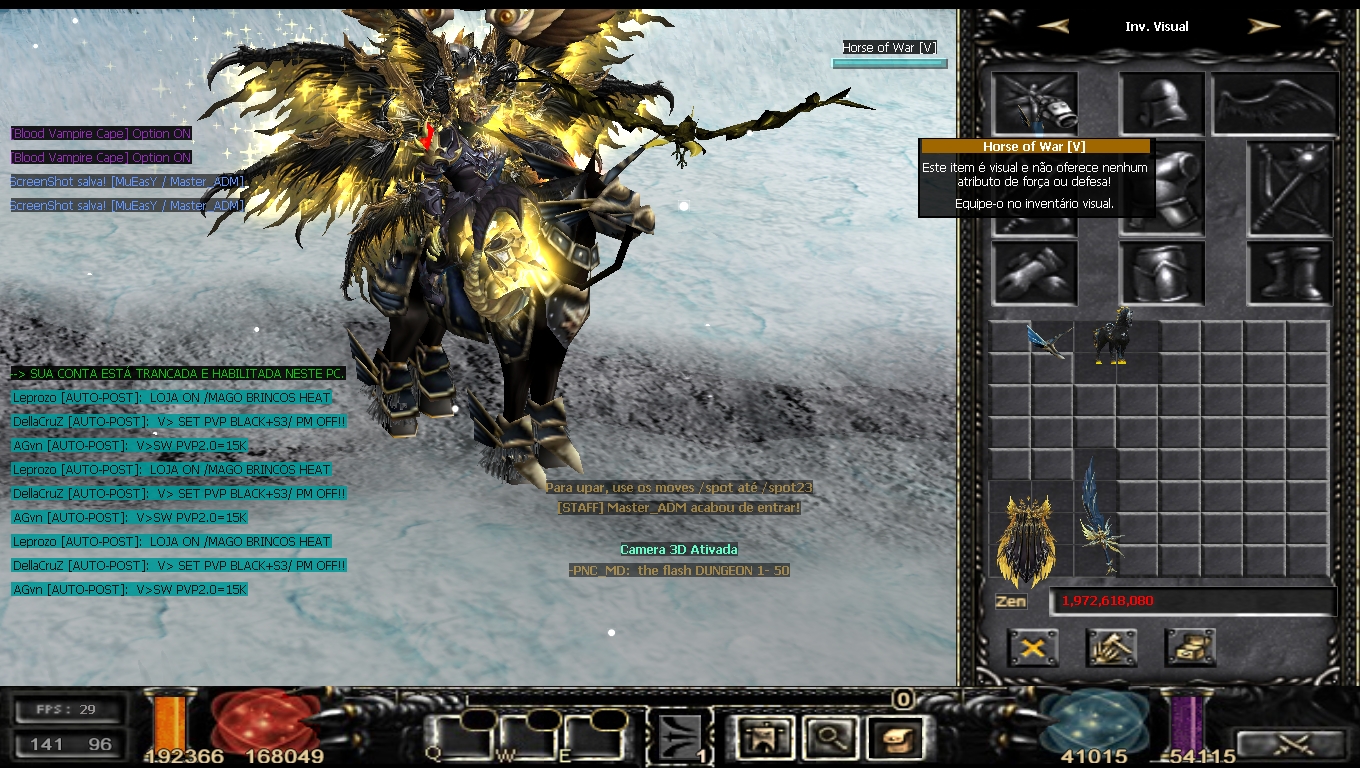Toggle the inventory bag icon on the bar
The width and height of the screenshot is (1360, 768).
(893, 738)
